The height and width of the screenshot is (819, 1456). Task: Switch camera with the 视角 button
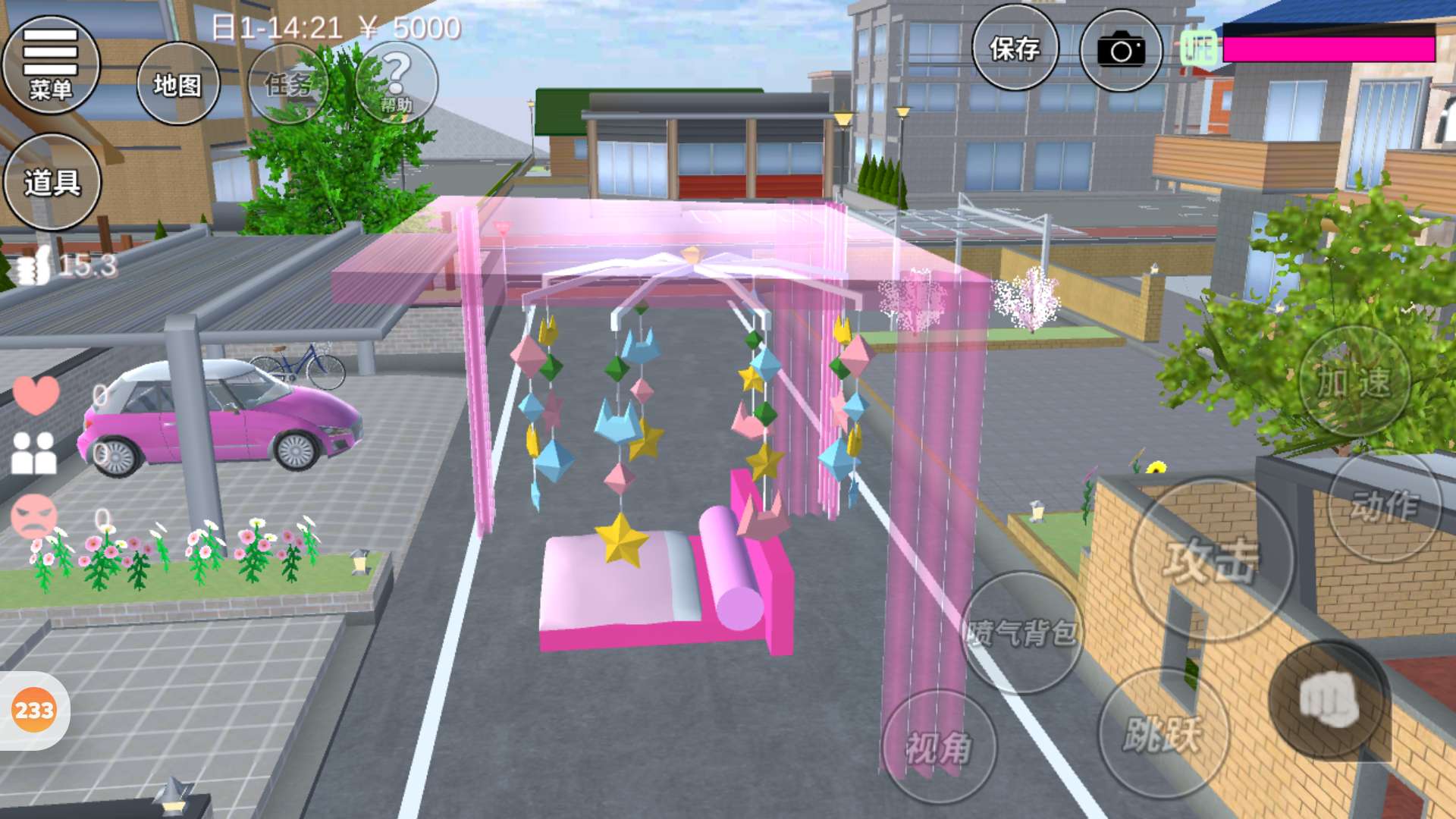tap(939, 747)
